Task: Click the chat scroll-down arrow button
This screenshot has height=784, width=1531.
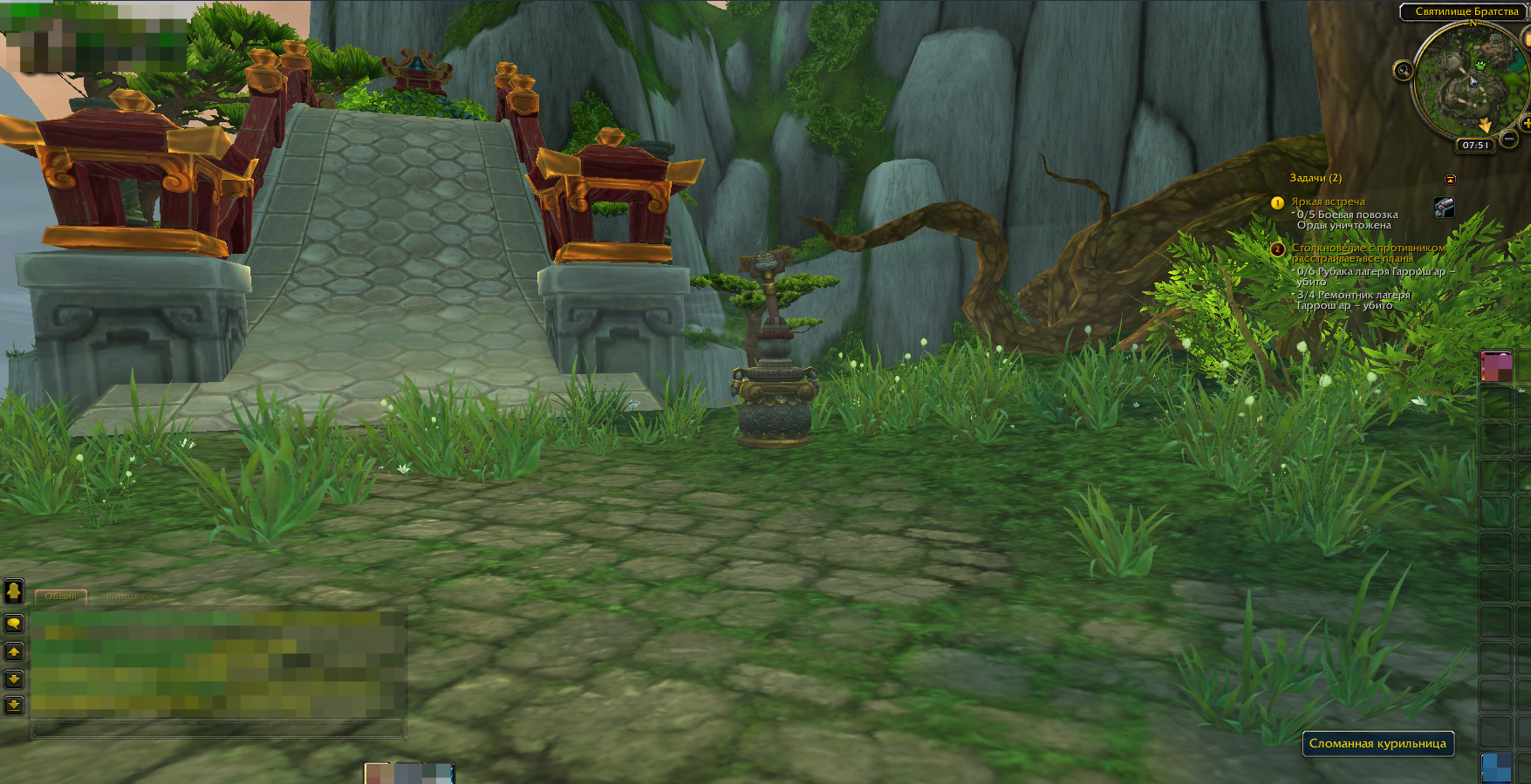Action: pos(14,678)
